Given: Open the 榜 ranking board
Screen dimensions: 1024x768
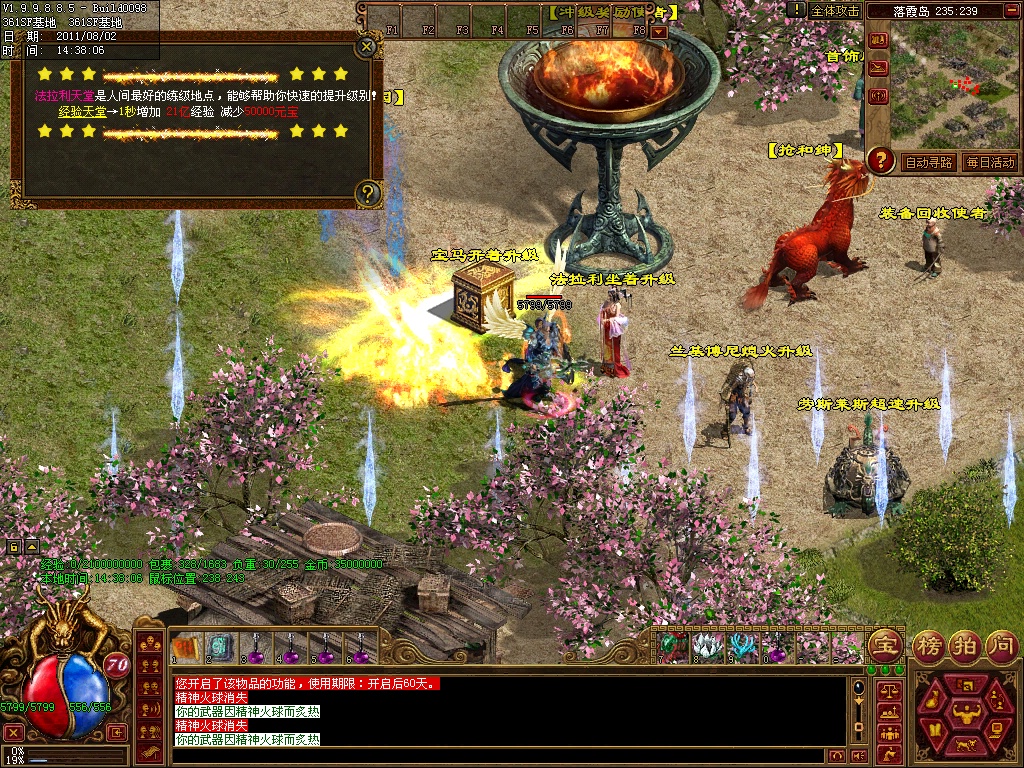Looking at the screenshot, I should click(930, 645).
